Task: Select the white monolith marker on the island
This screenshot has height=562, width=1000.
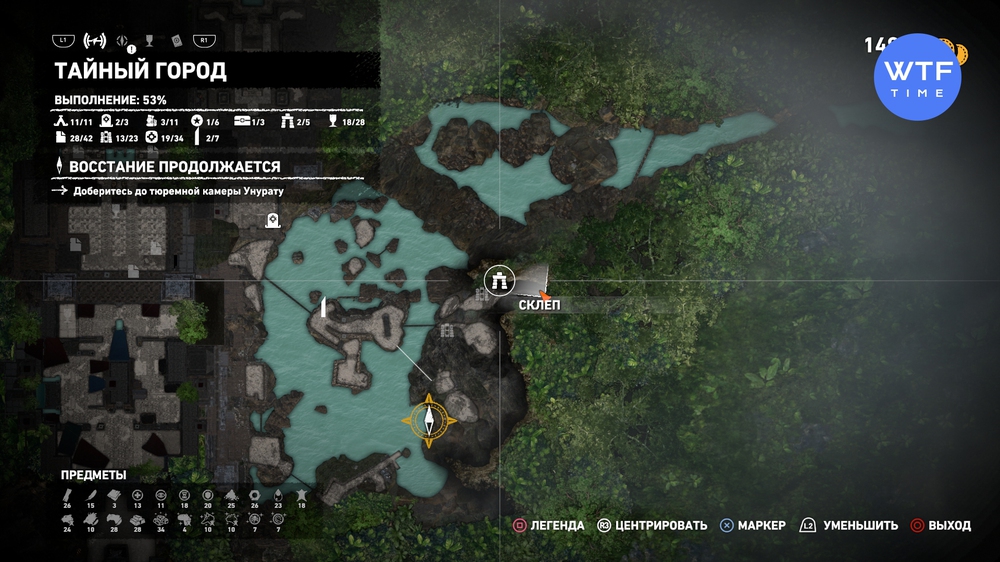Action: tap(325, 306)
